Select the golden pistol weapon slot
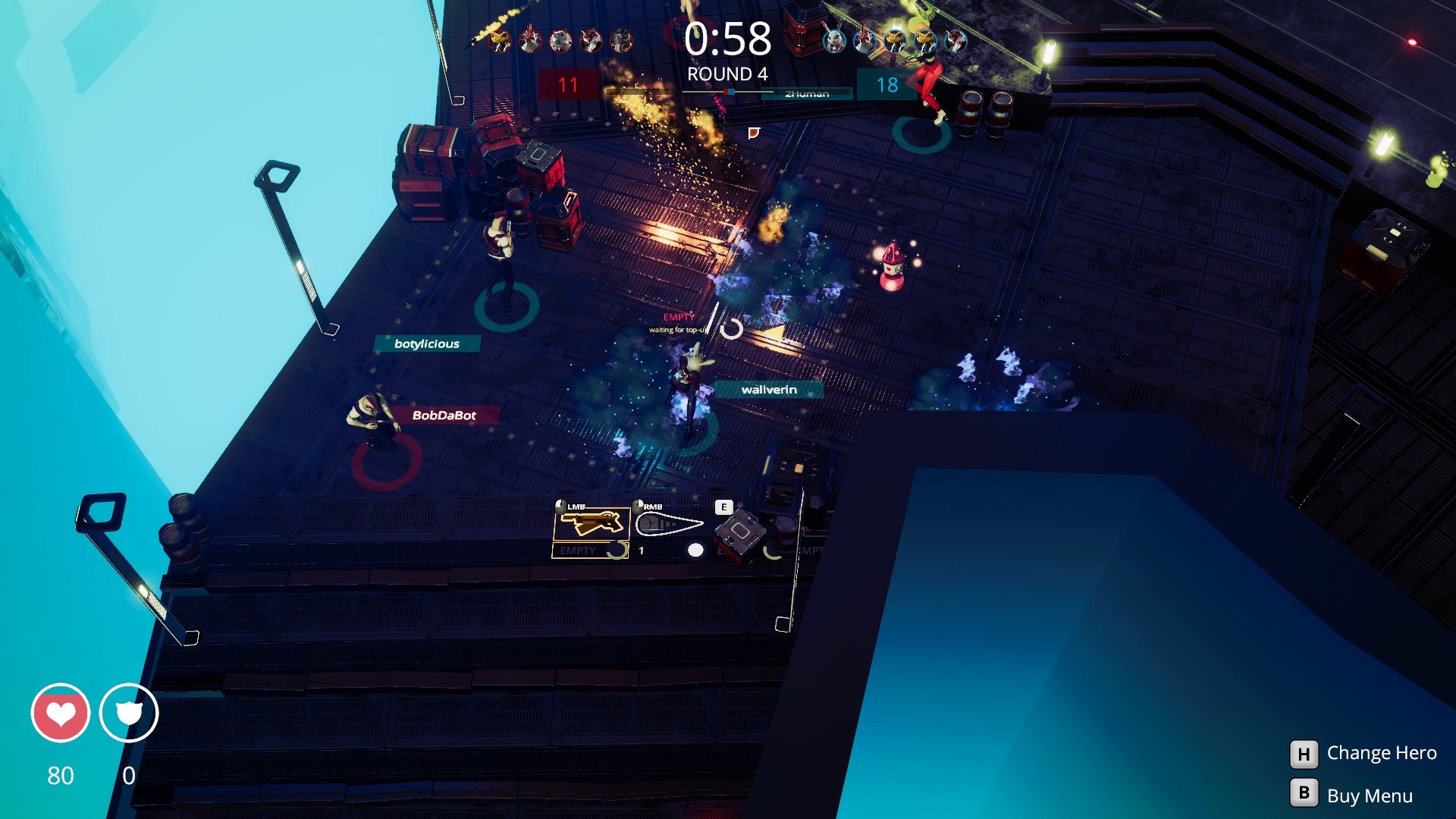The width and height of the screenshot is (1456, 819). 591,523
